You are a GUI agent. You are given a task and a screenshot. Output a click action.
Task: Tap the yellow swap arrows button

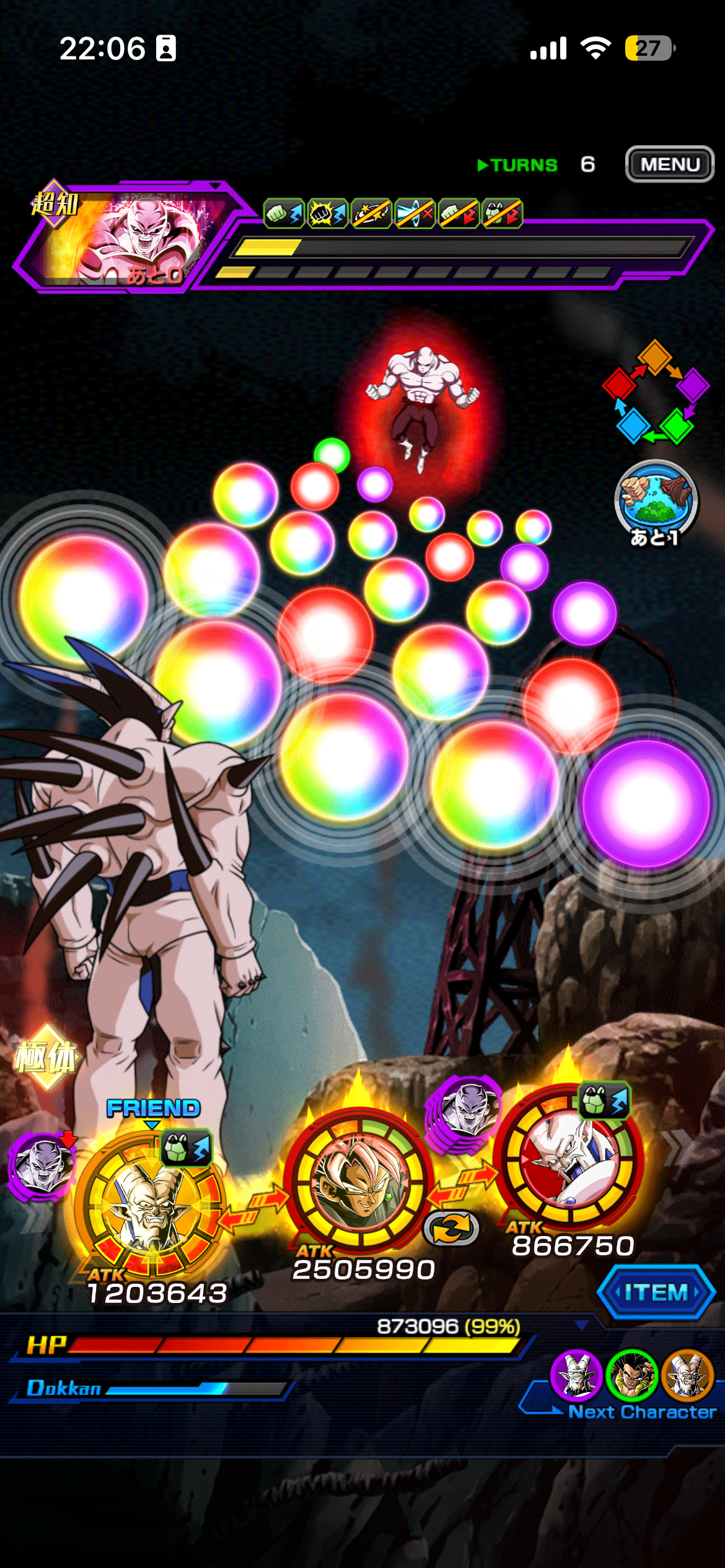(x=450, y=1228)
